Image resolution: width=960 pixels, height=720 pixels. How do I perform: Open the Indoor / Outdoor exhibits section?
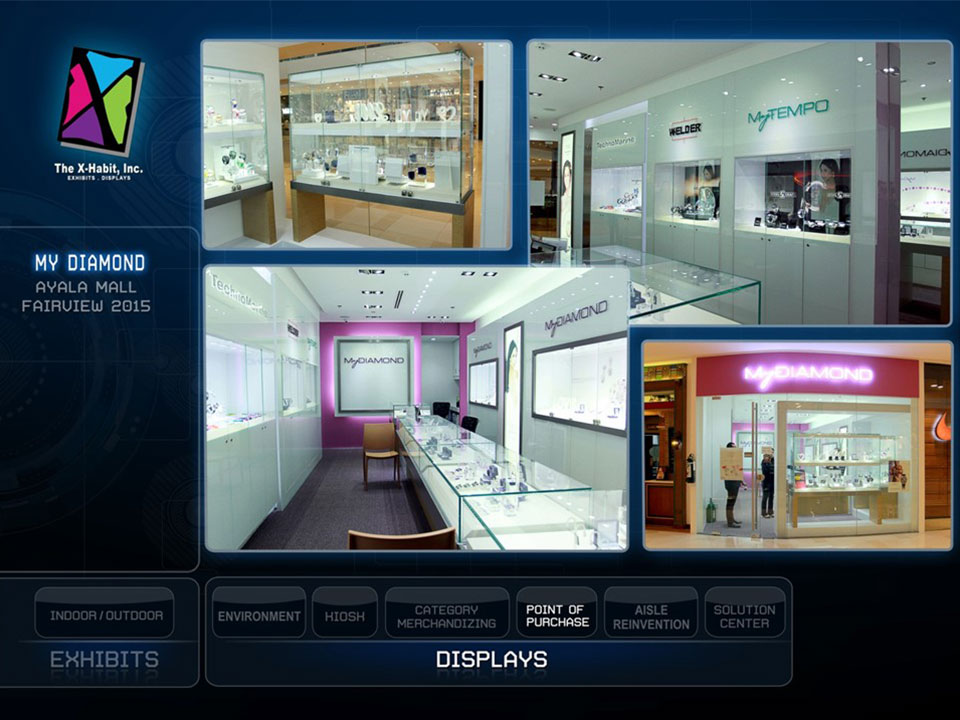click(x=104, y=613)
